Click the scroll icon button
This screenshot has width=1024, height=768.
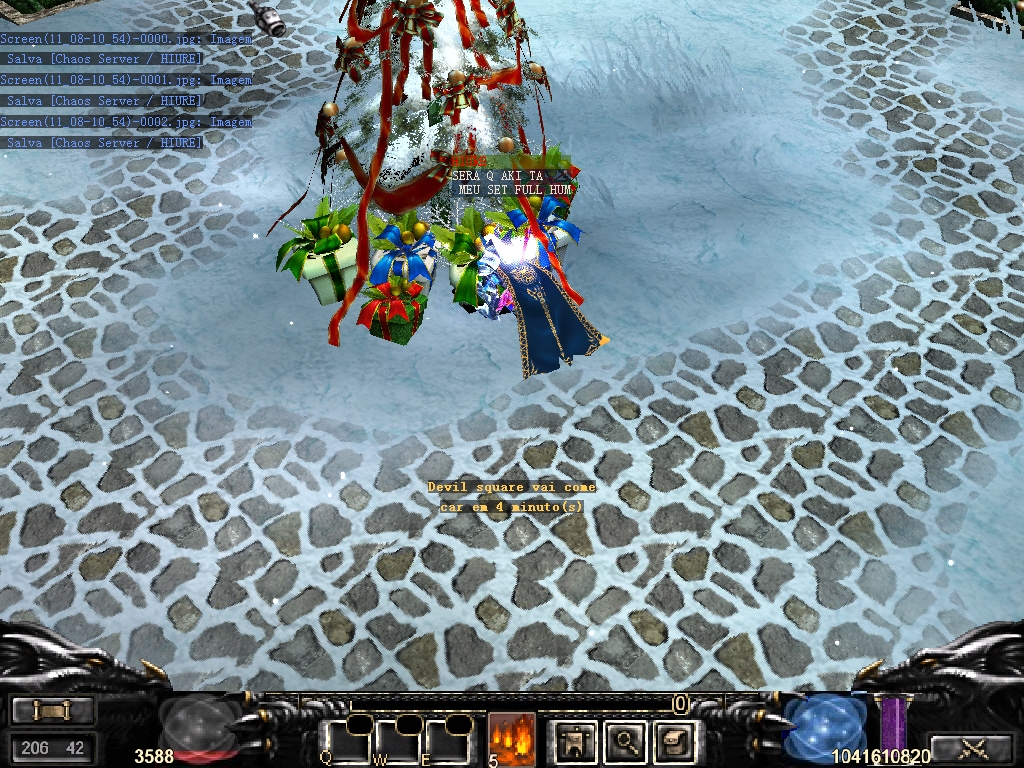click(x=53, y=711)
